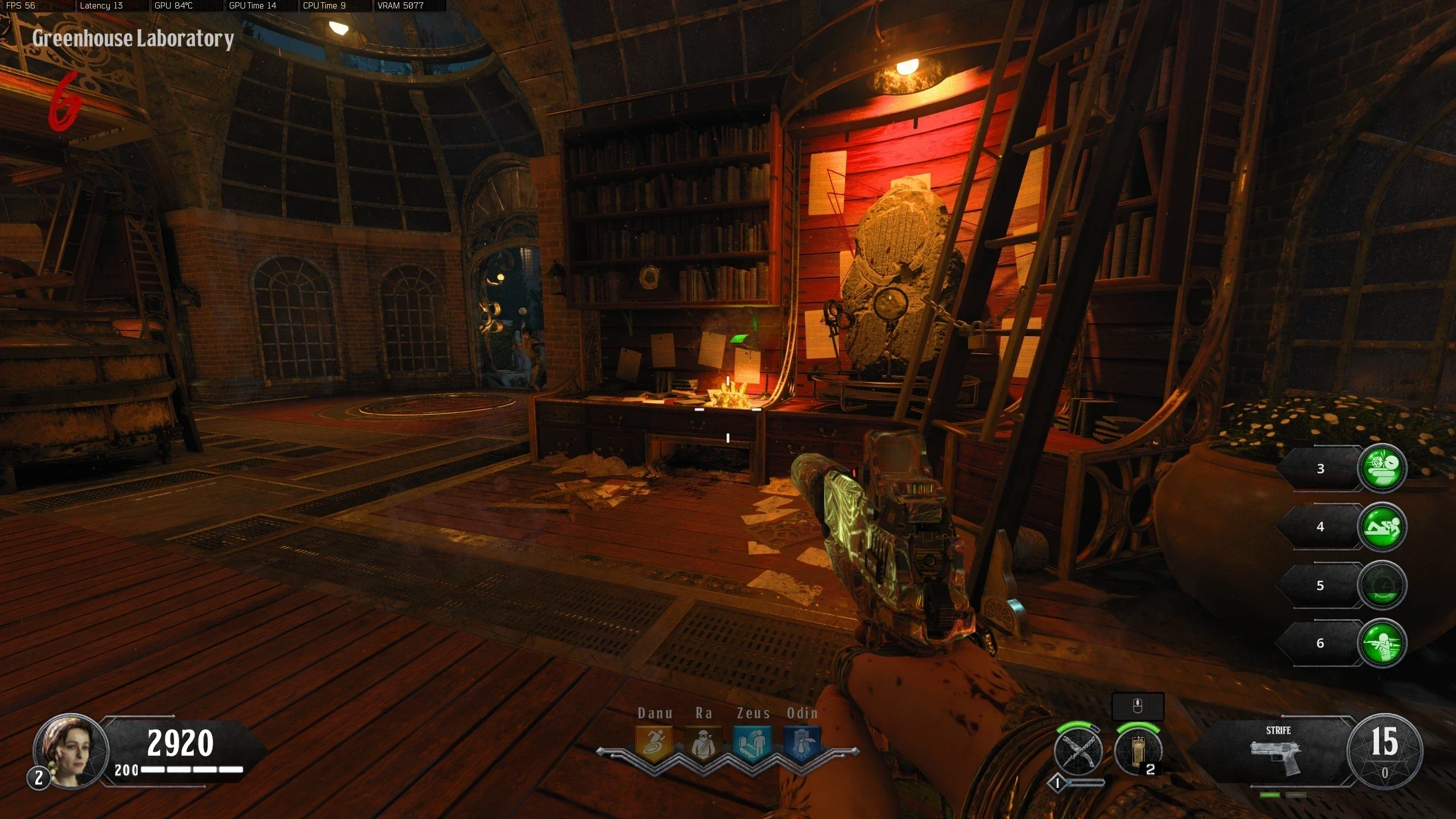Select the Odin perk tombstone icon
This screenshot has width=1456, height=819.
pyautogui.click(x=802, y=743)
